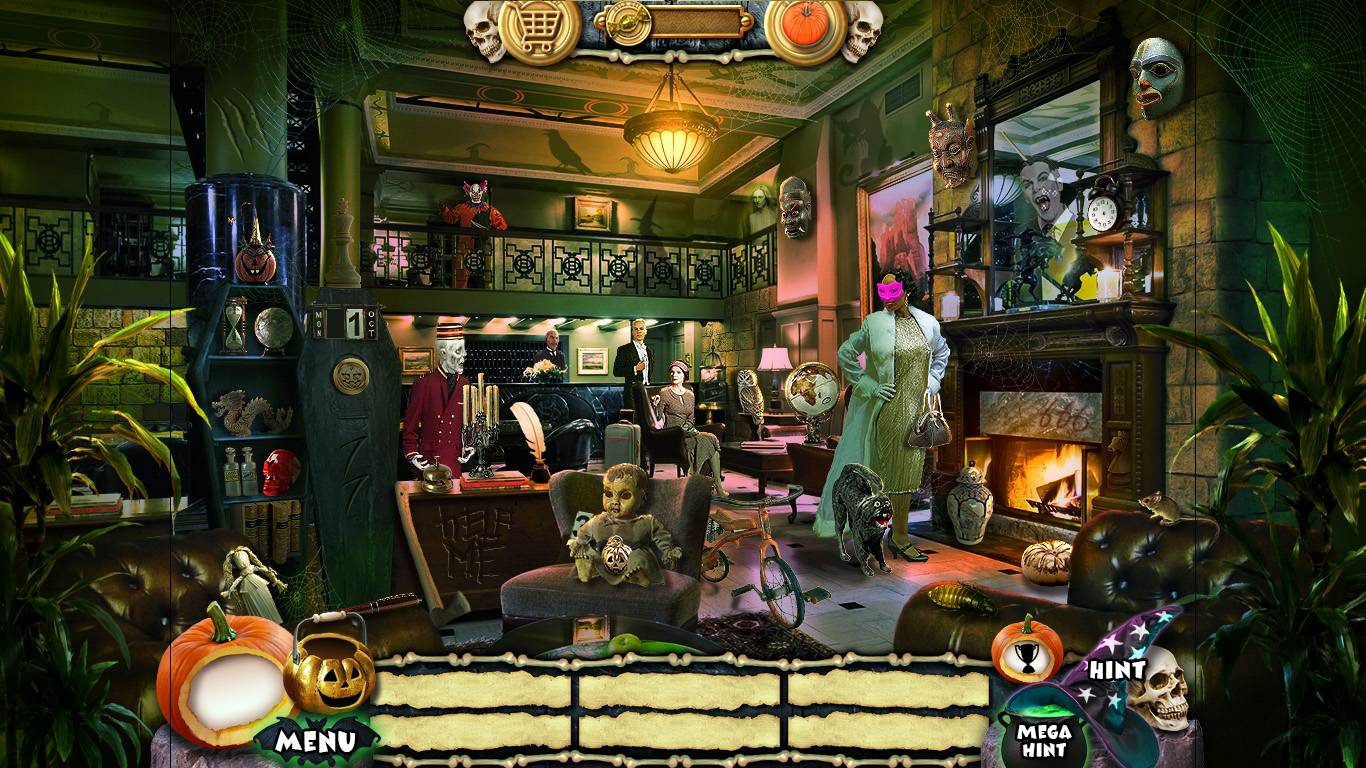Click the carved orange pumpkin portrait
The width and height of the screenshot is (1366, 768).
[x=224, y=681]
